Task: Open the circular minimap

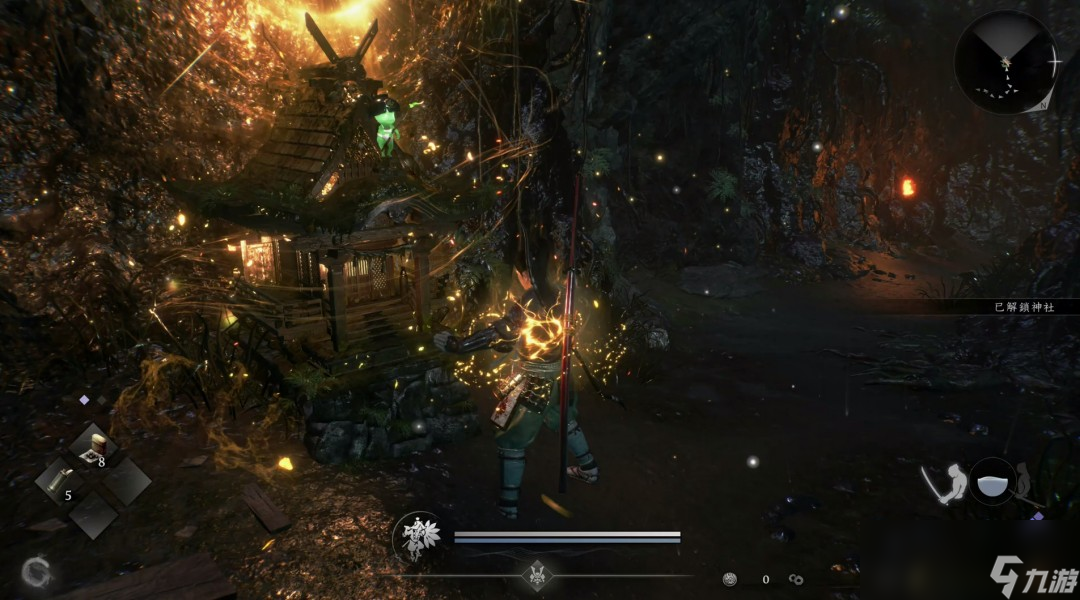Action: pos(1005,62)
